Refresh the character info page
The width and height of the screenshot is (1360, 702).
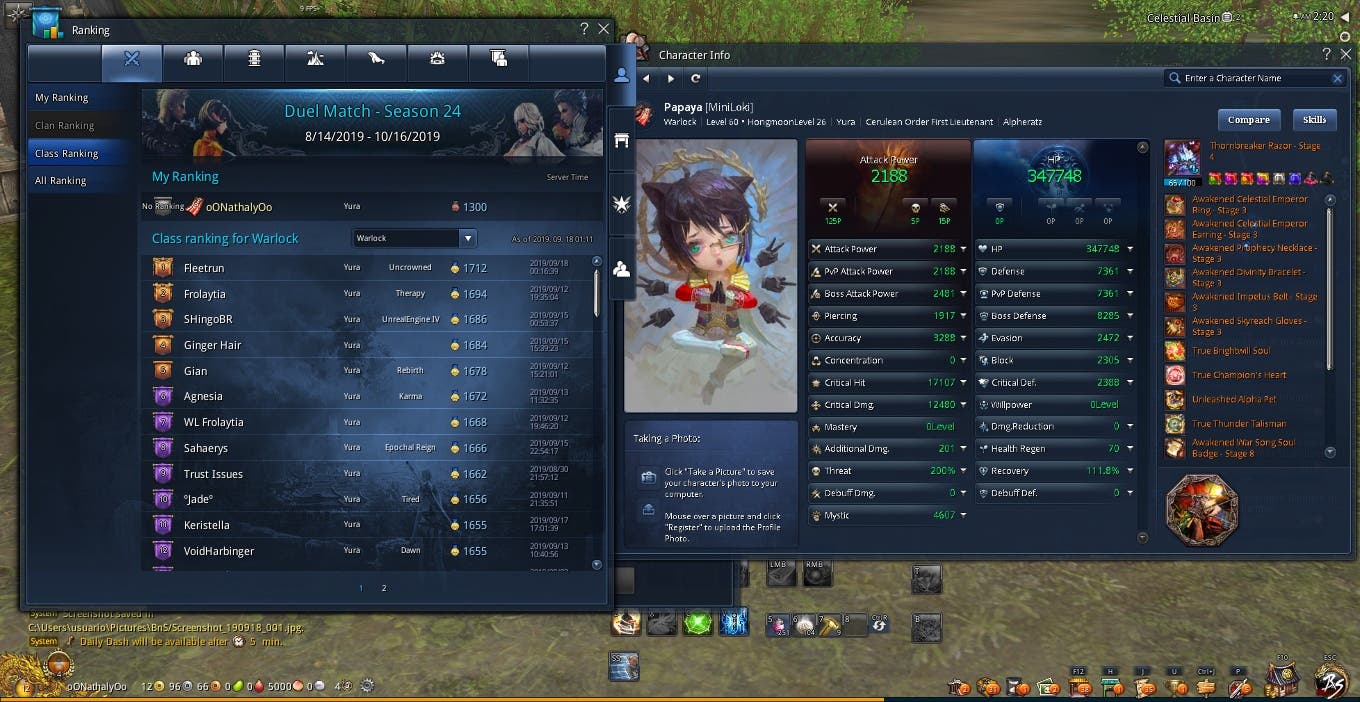tap(696, 78)
